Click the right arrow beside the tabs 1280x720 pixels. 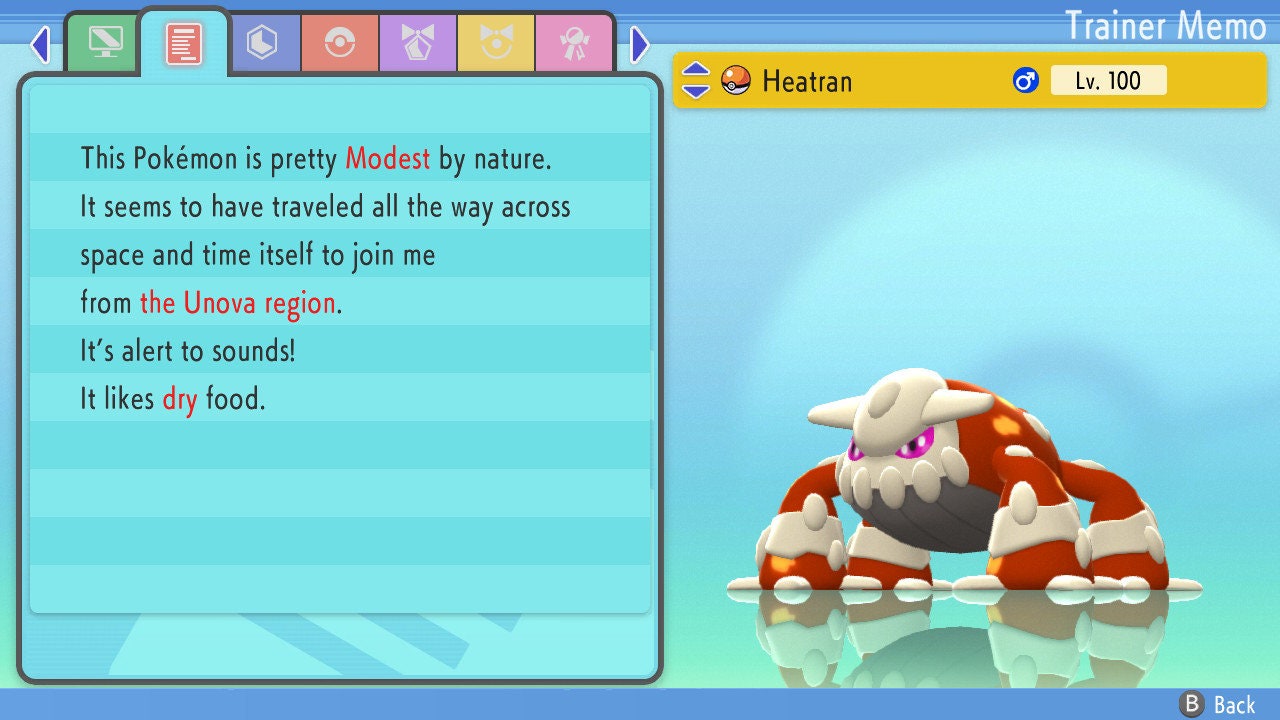tap(640, 44)
